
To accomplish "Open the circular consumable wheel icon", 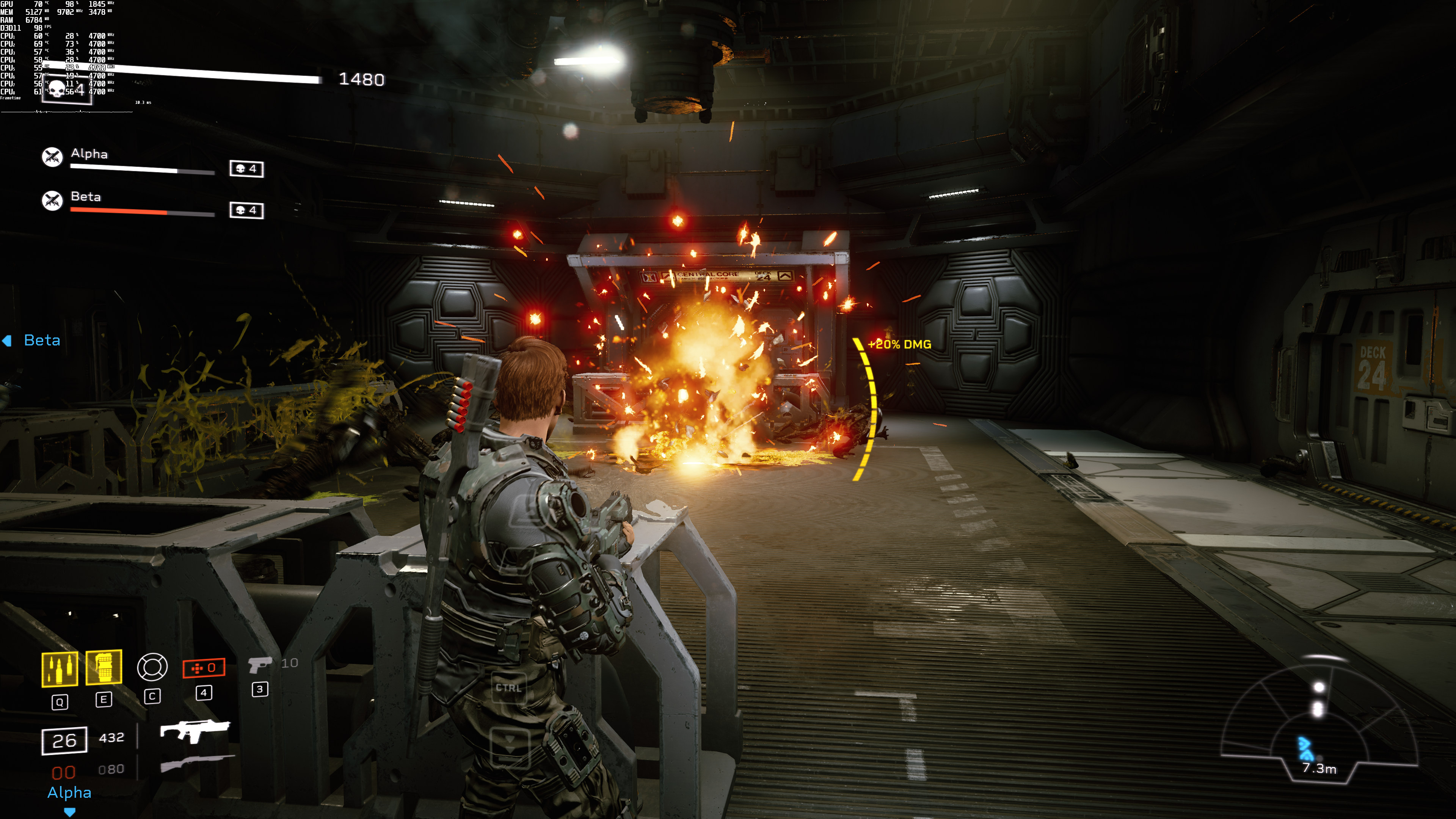I will 152,667.
